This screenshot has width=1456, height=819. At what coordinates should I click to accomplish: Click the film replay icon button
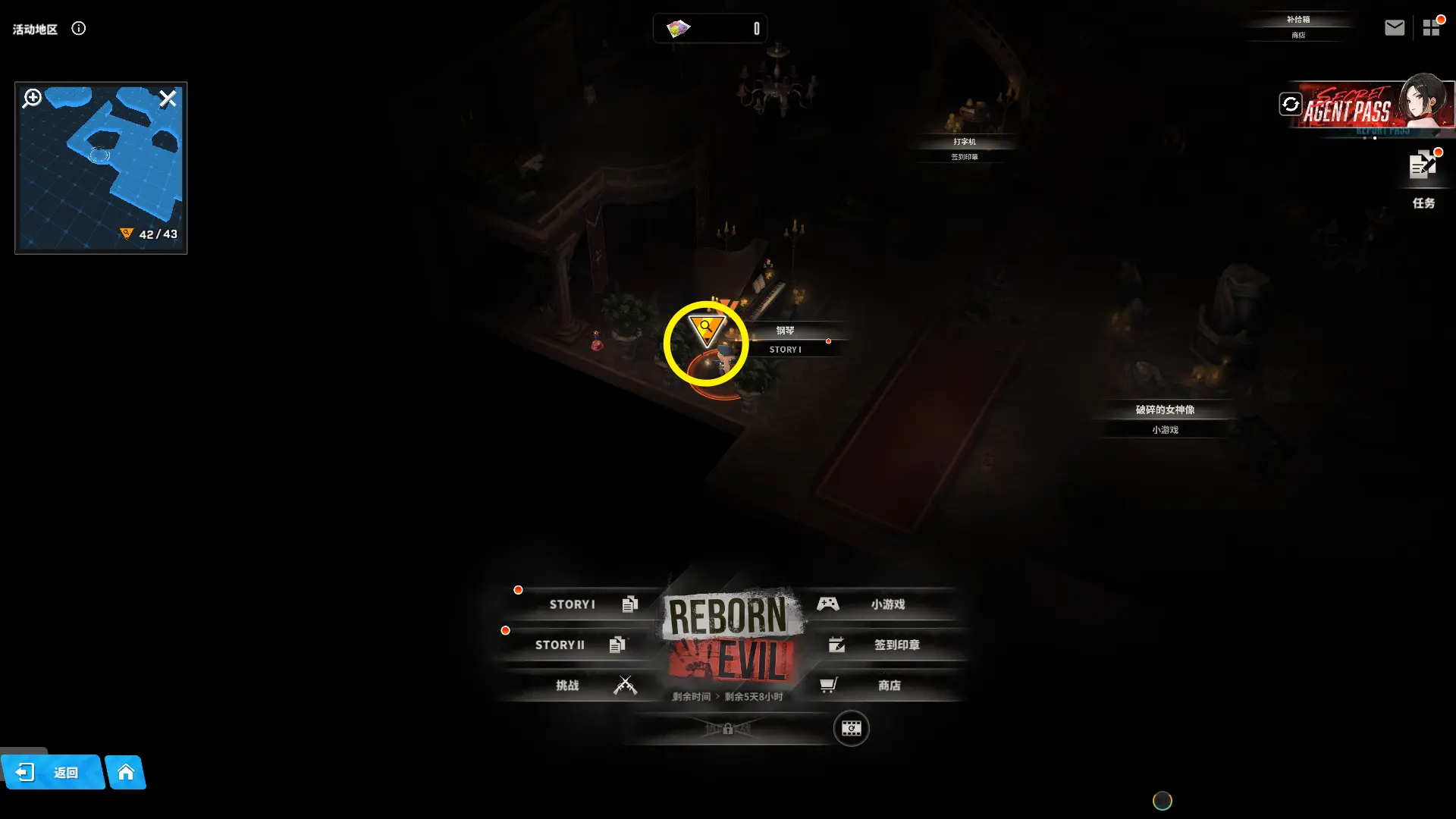(x=851, y=729)
